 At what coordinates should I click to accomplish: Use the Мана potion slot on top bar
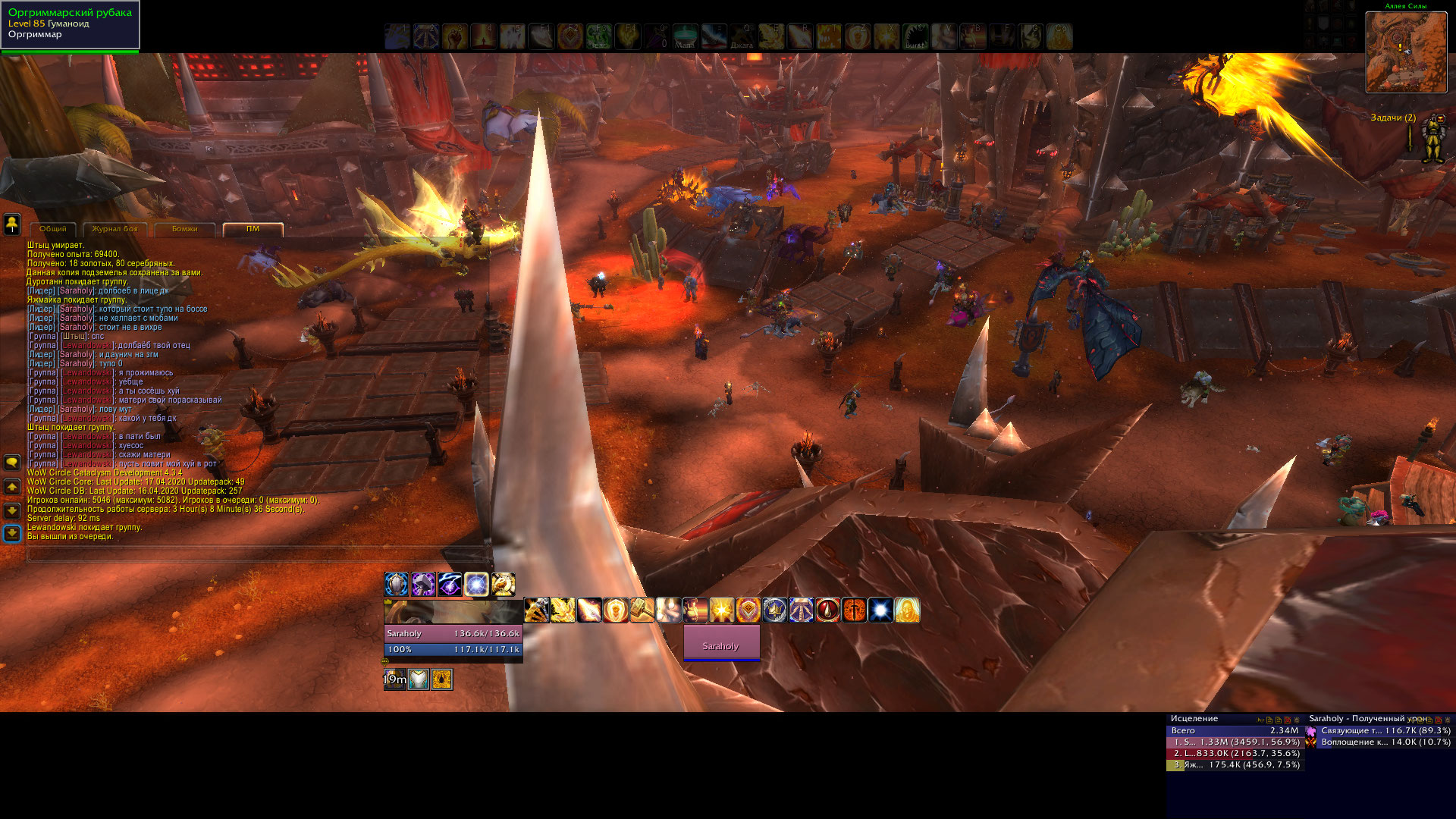tap(685, 36)
